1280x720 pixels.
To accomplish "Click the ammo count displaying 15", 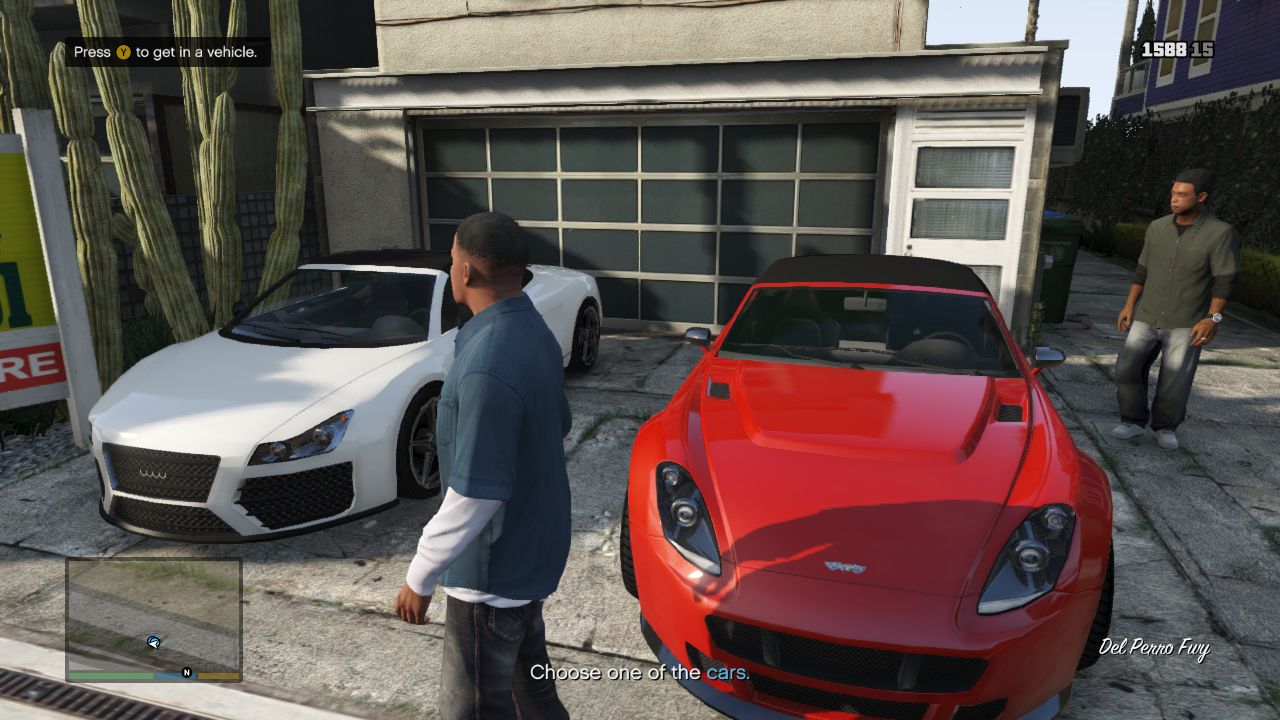I will point(1202,49).
